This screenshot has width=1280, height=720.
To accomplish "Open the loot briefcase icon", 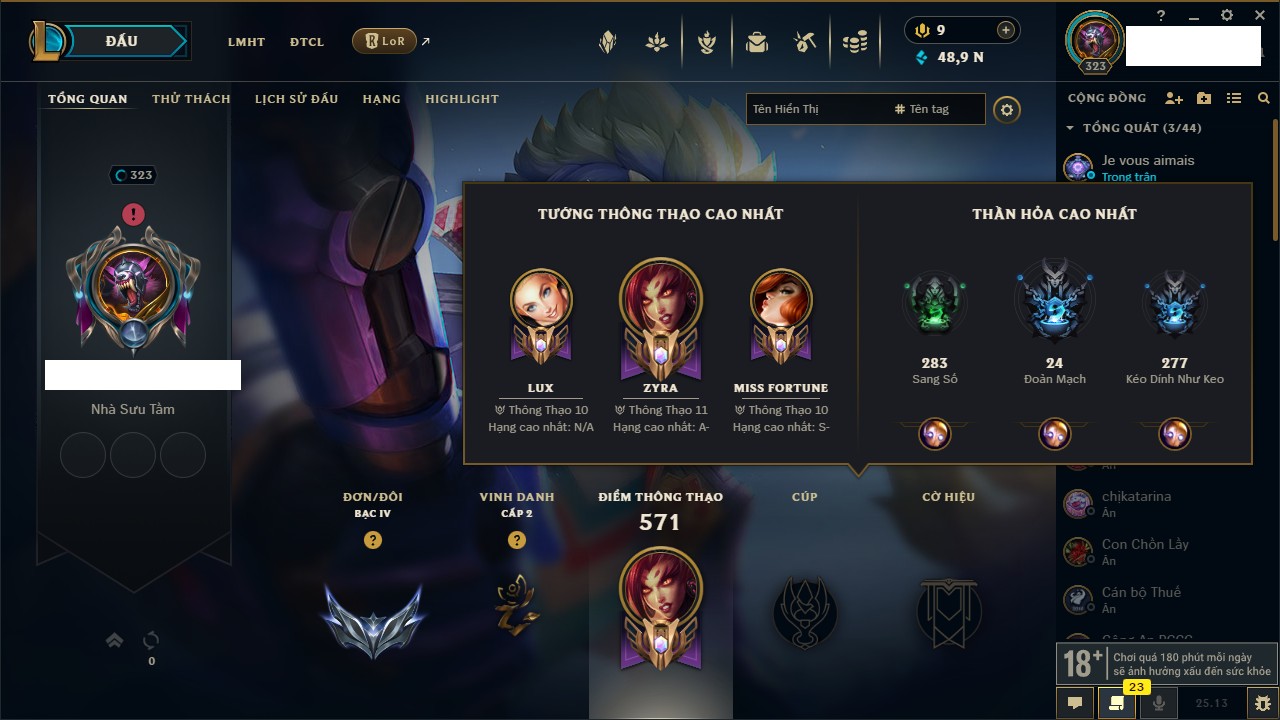I will 757,42.
